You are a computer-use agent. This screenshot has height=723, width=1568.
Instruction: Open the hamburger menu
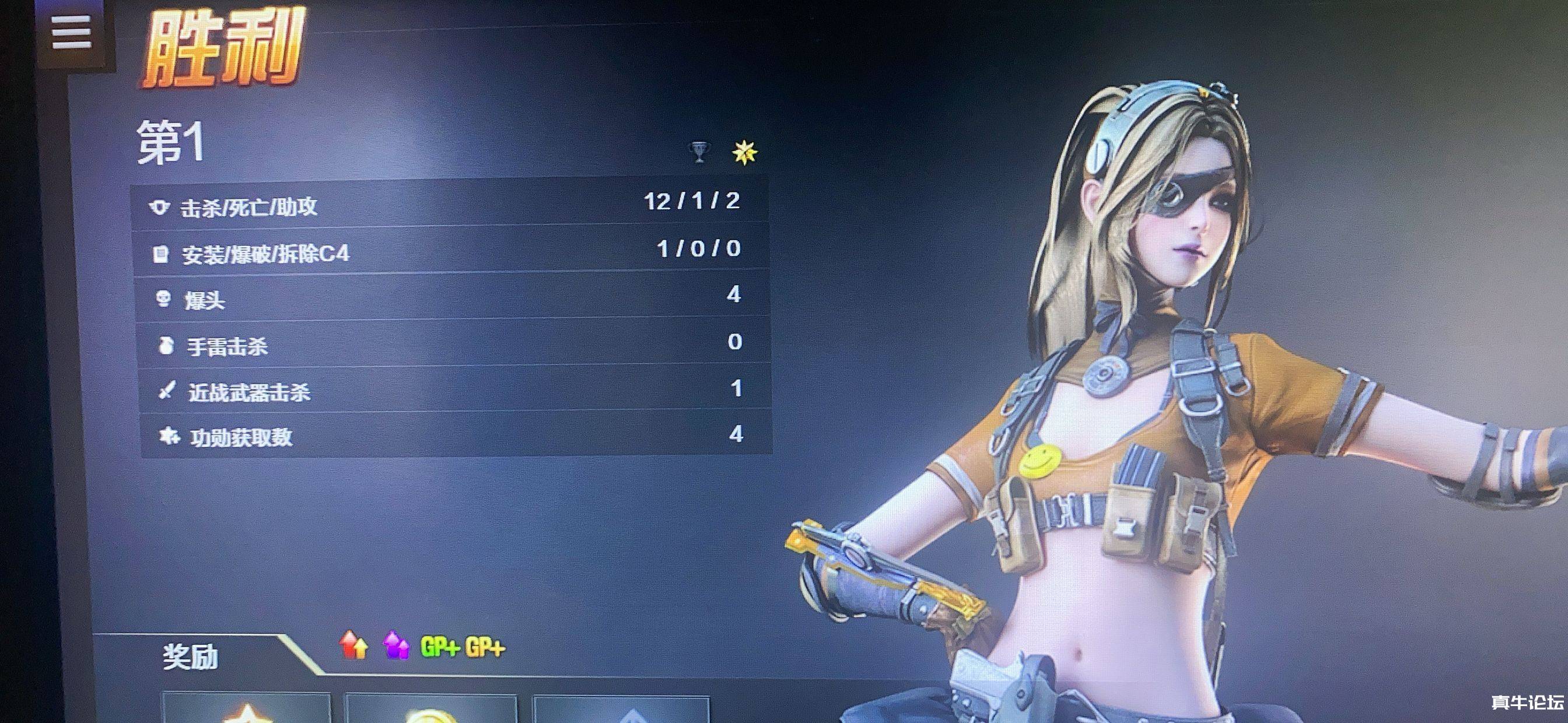[71, 31]
